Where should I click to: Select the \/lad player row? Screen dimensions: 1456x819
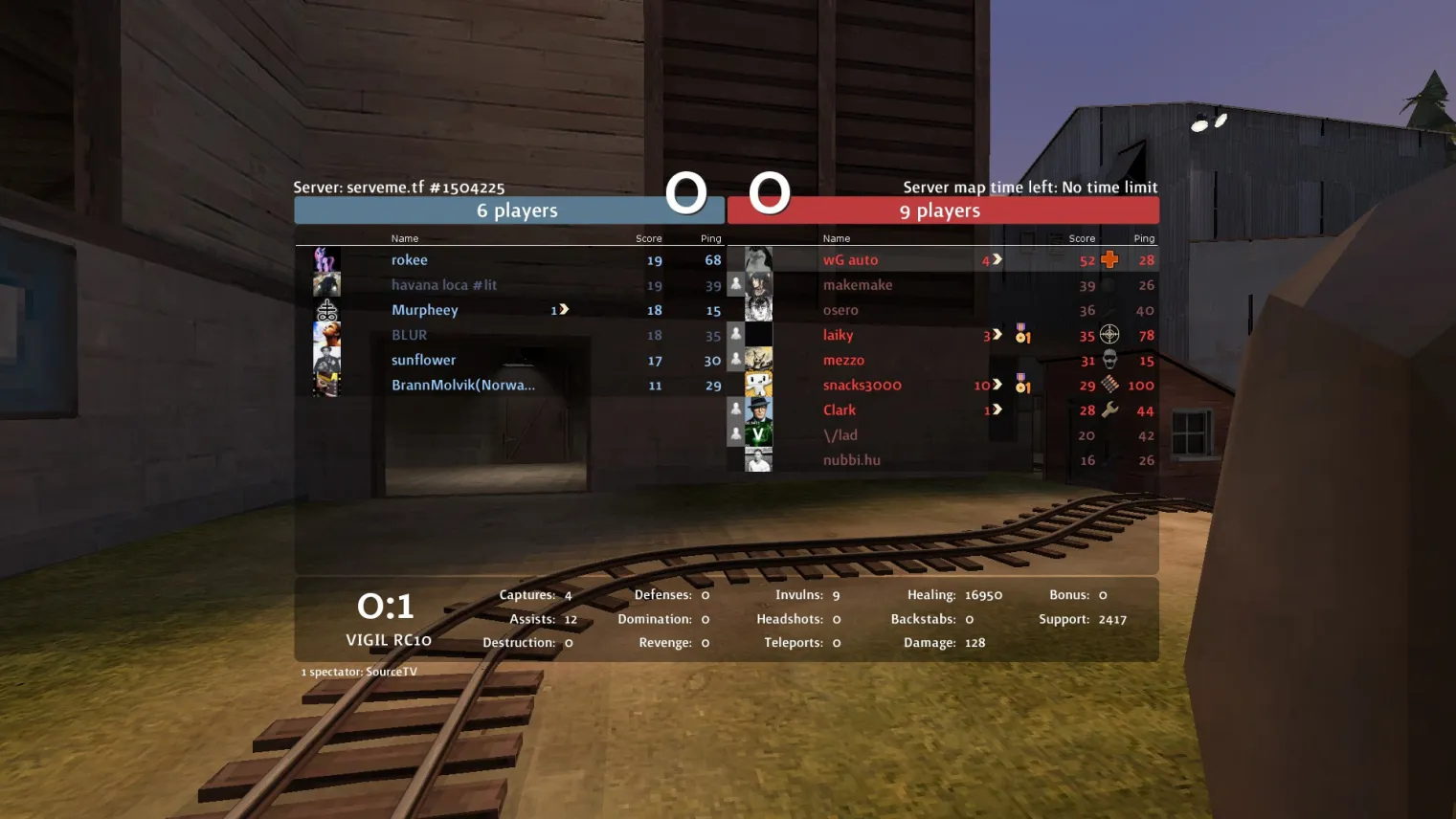point(840,435)
